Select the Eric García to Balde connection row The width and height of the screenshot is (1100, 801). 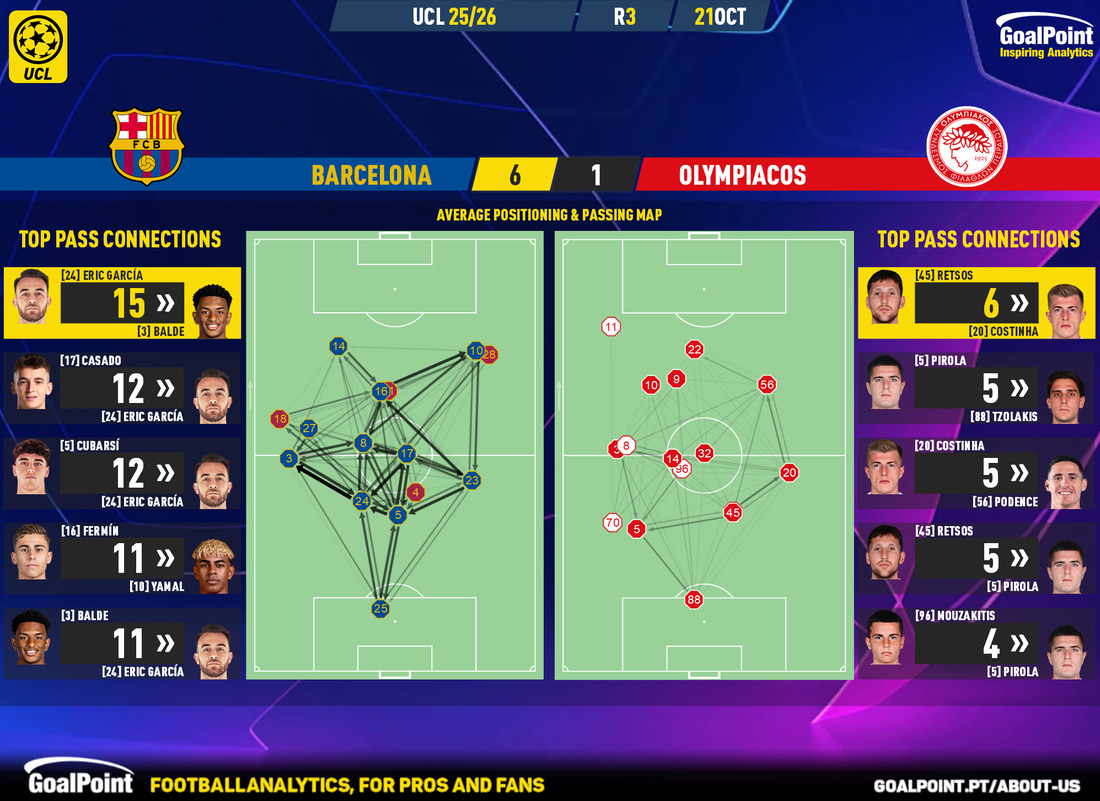coord(121,303)
